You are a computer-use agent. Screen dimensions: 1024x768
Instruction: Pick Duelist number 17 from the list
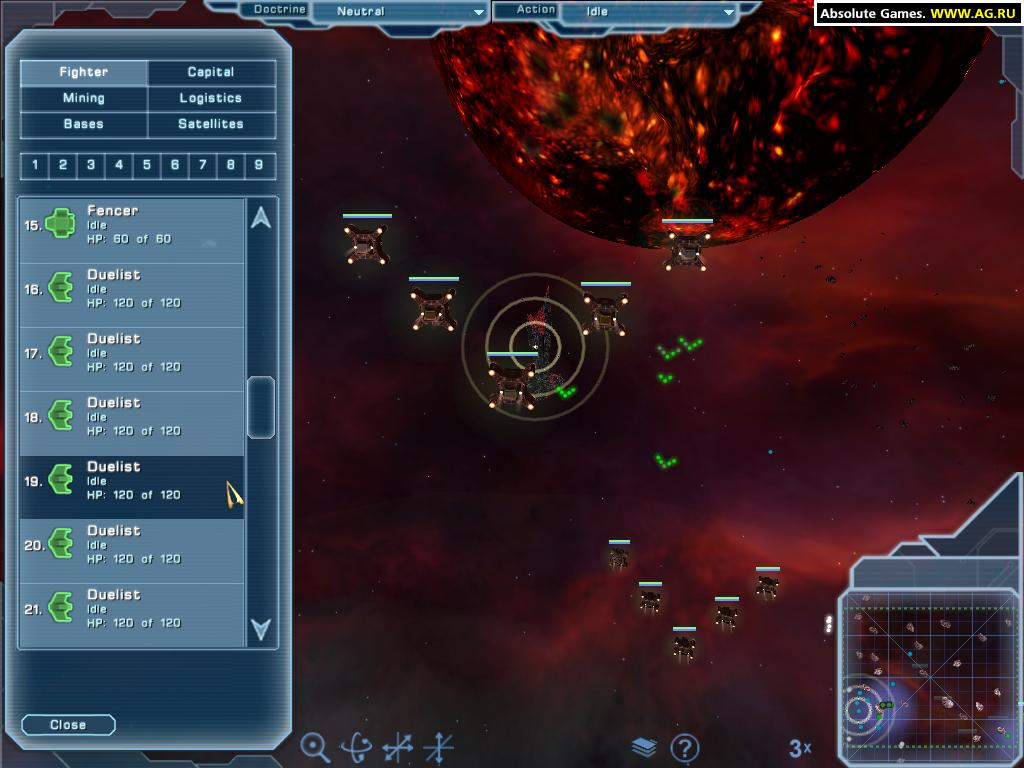[132, 353]
